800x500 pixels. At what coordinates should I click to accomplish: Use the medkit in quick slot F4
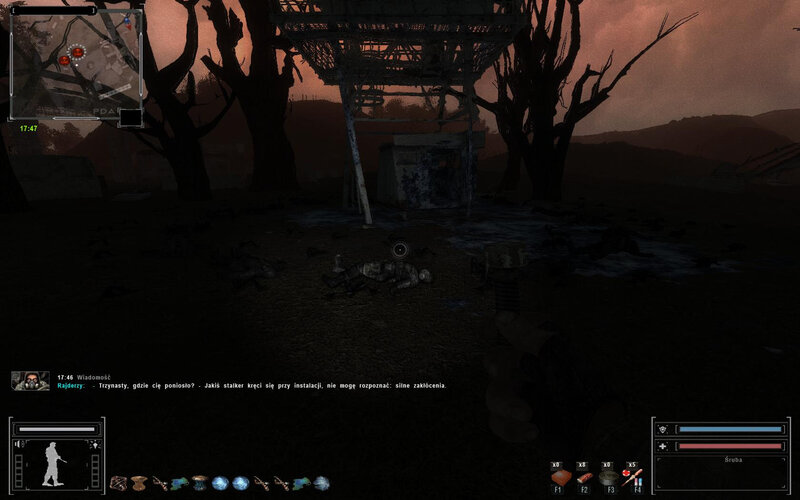(x=633, y=478)
